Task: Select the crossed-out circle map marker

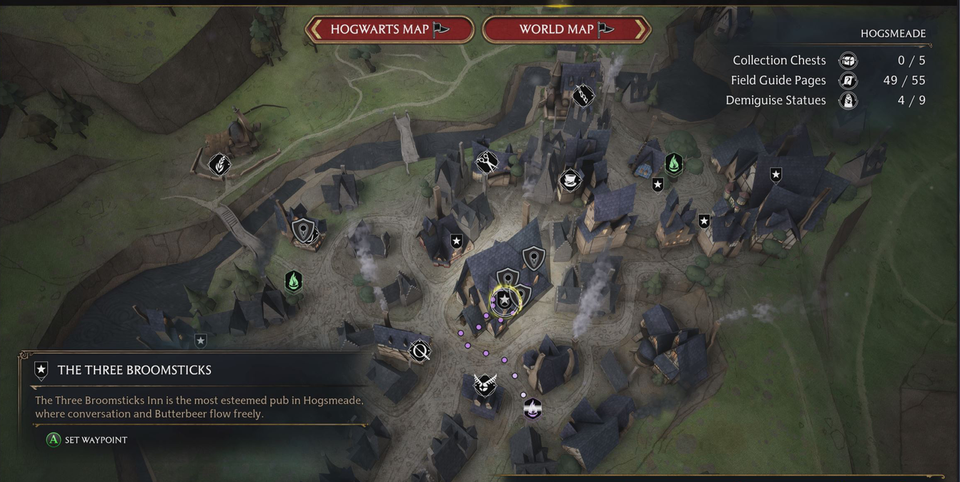Action: click(x=421, y=351)
